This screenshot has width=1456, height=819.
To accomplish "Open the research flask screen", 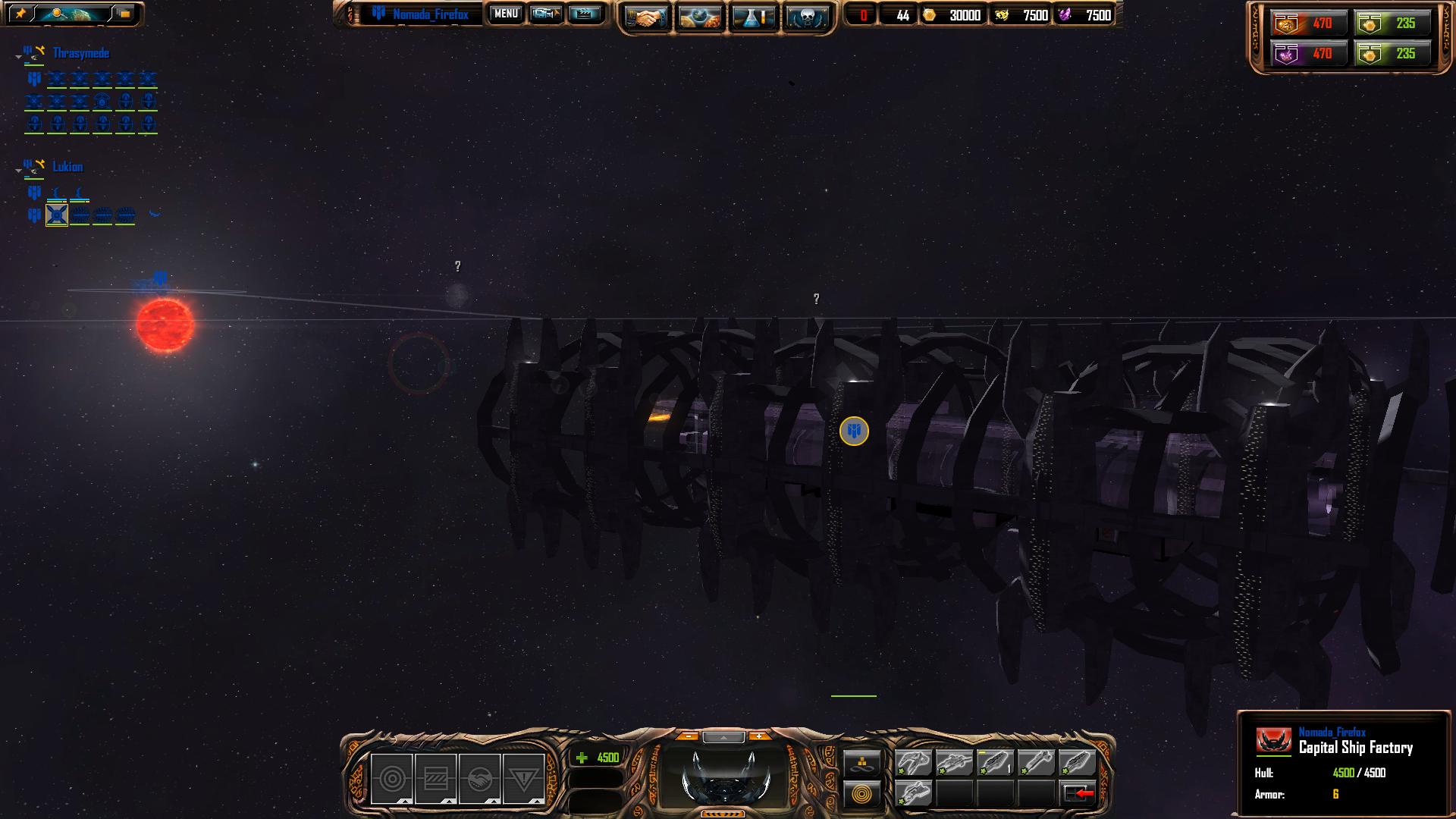I will pyautogui.click(x=753, y=17).
